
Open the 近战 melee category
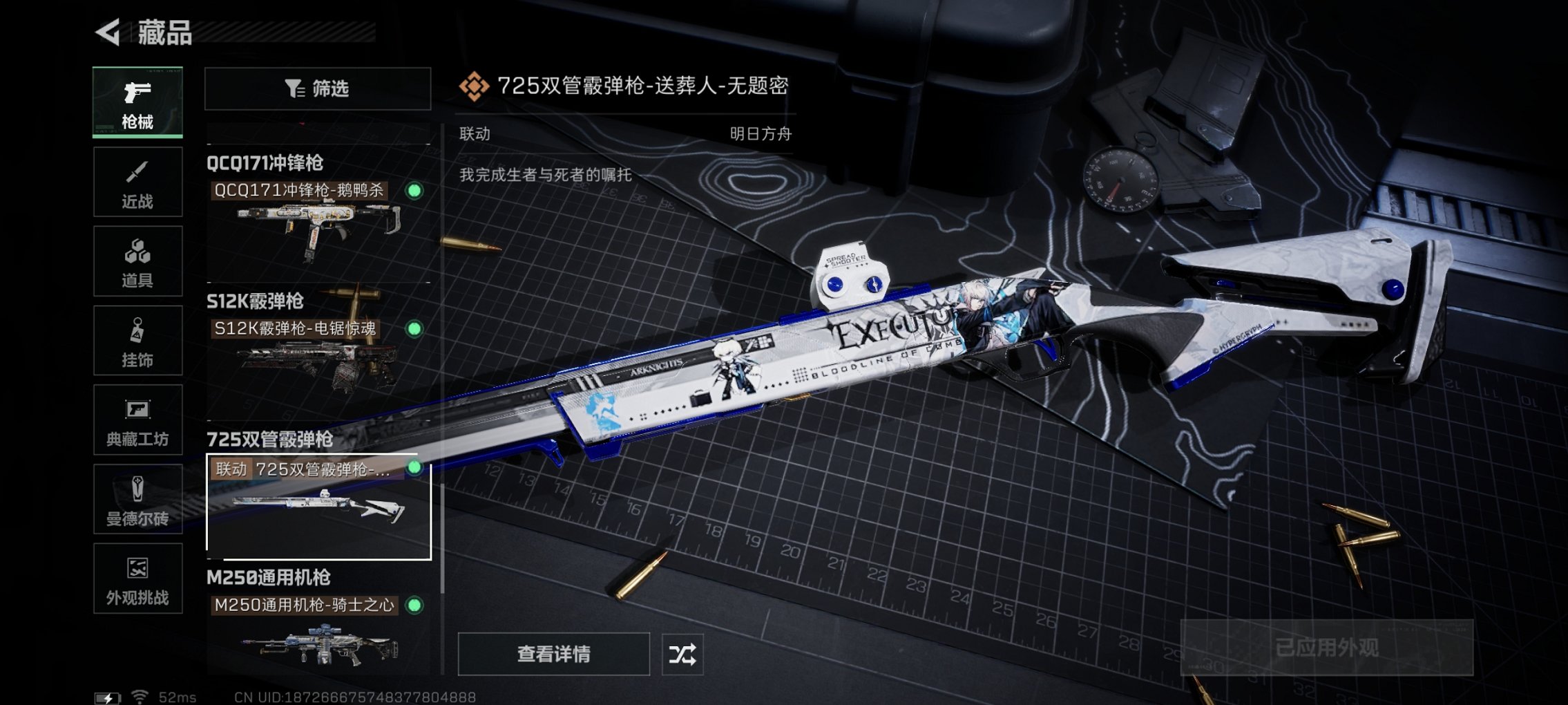(137, 181)
